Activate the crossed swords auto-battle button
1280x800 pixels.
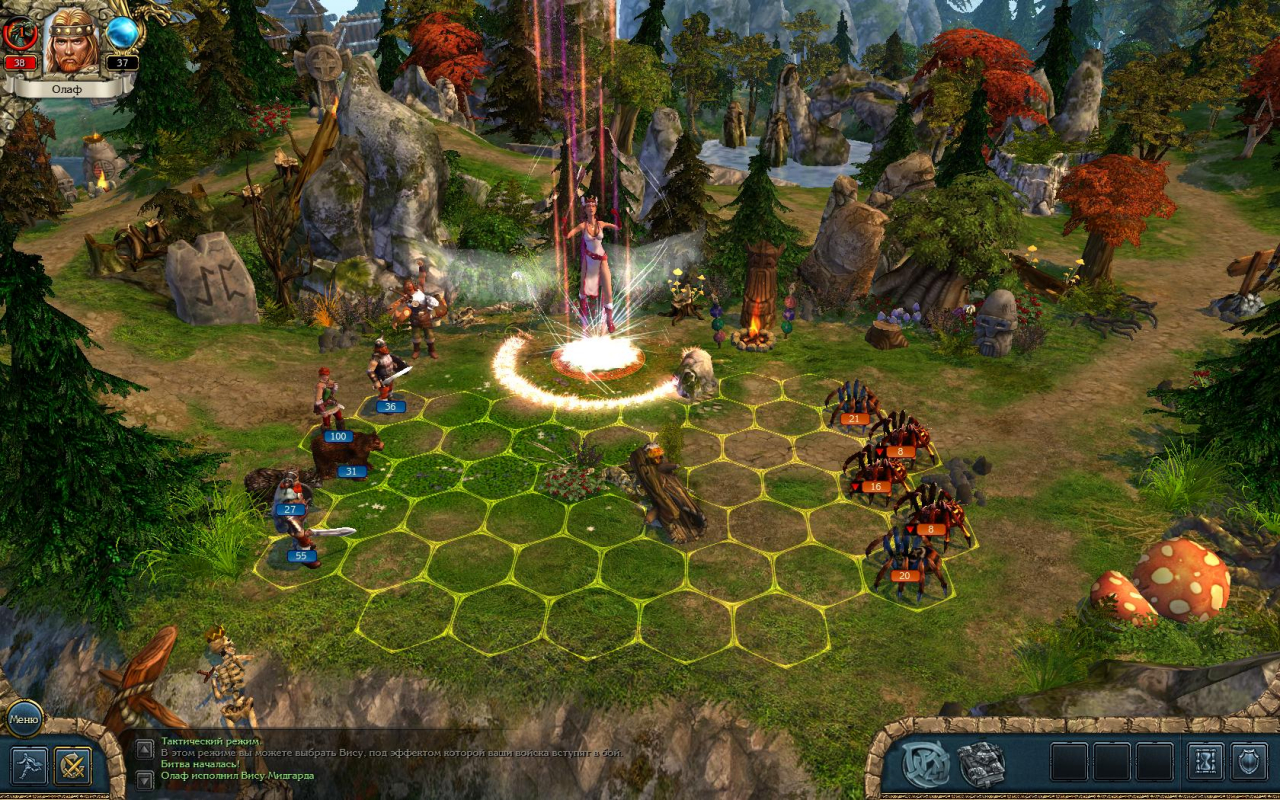(x=73, y=766)
